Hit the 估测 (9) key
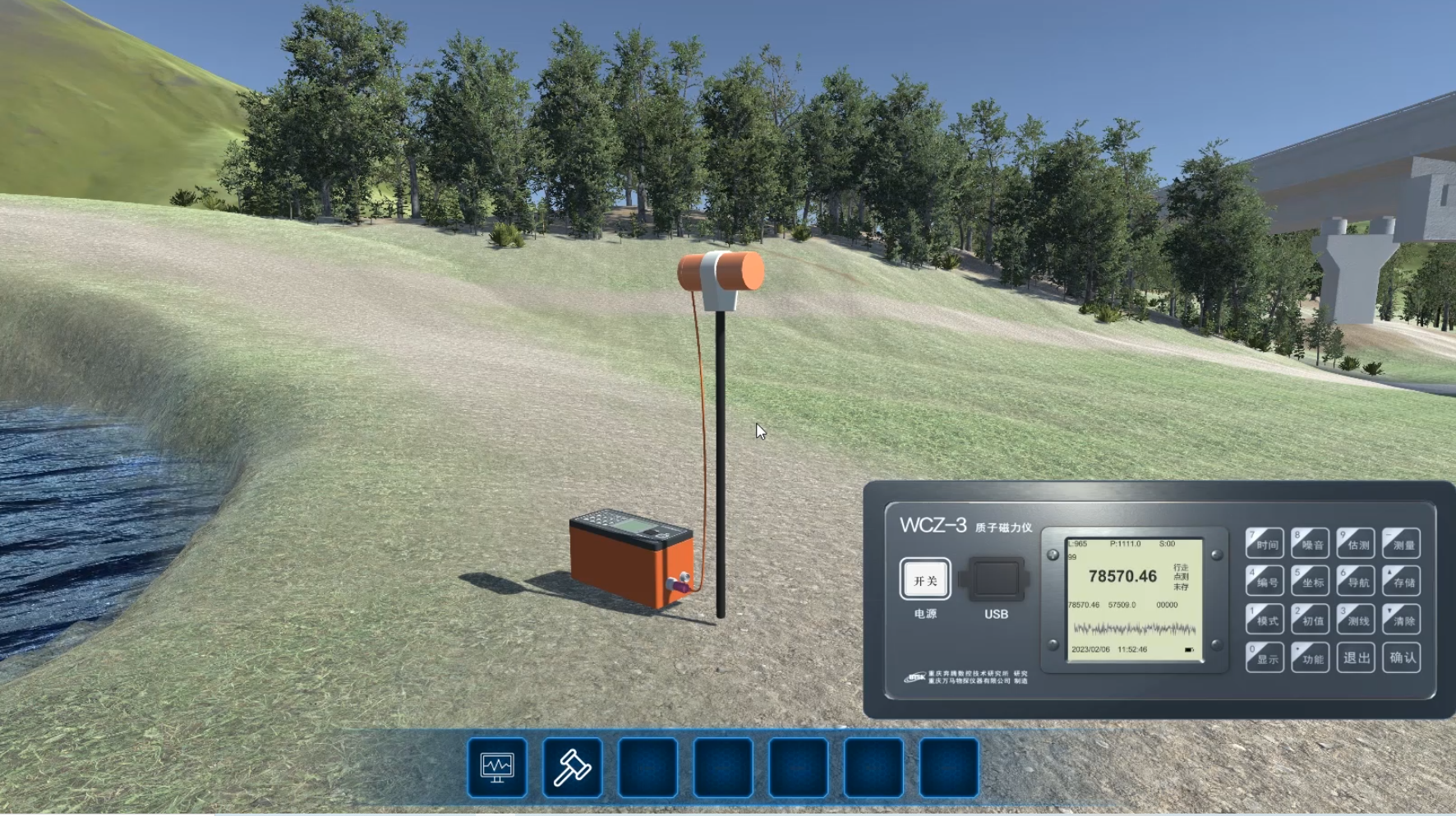This screenshot has width=1456, height=816. click(x=1356, y=543)
